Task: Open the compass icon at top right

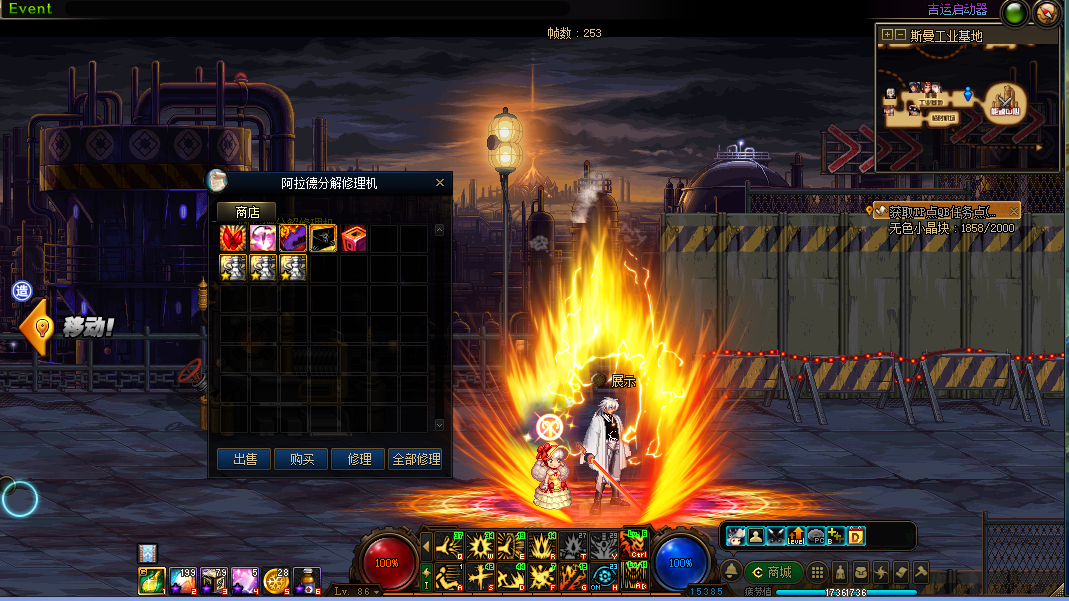Action: 1046,14
